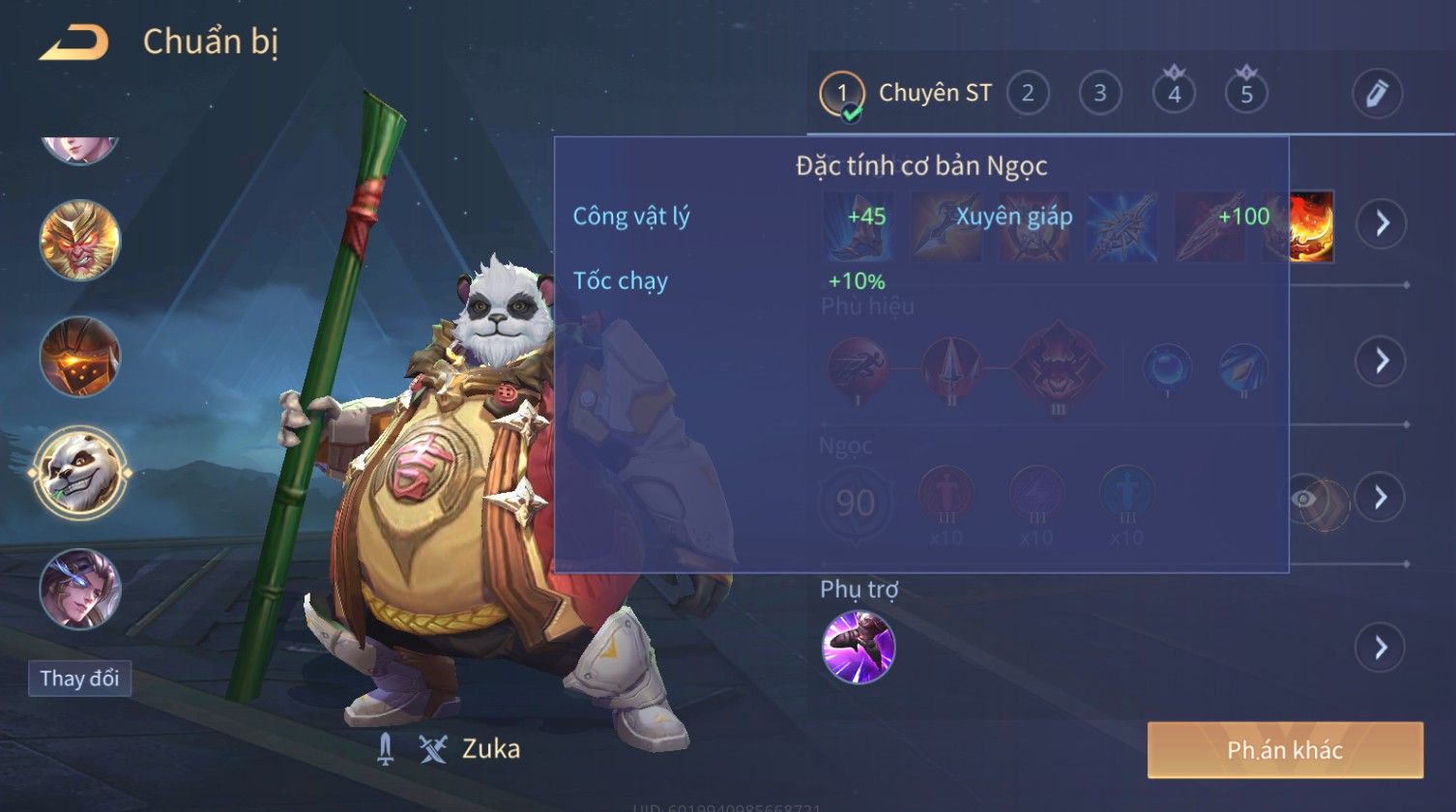Choose loadout slot 5
Viewport: 1456px width, 812px height.
(x=1246, y=93)
